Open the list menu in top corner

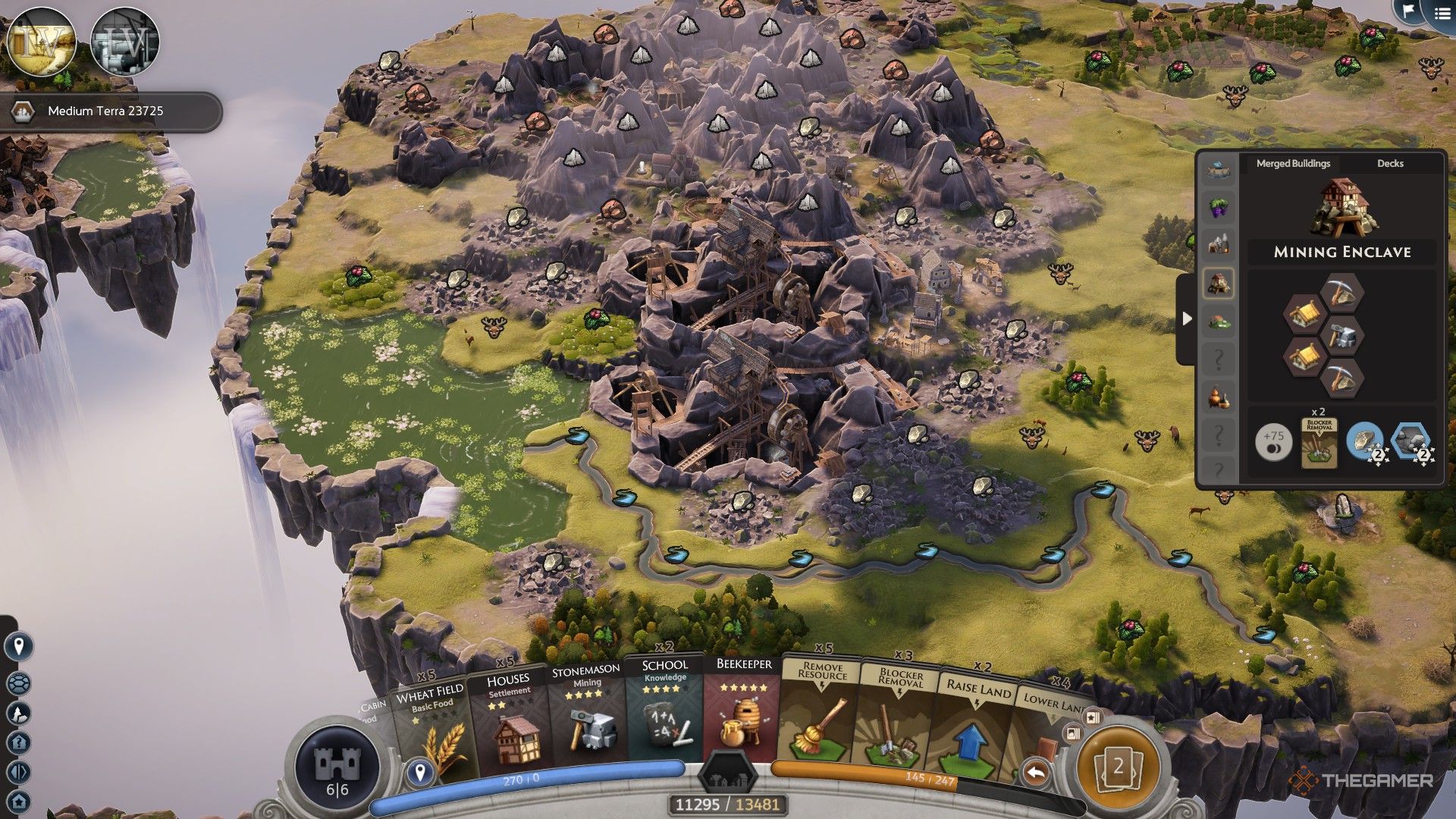[1441, 13]
